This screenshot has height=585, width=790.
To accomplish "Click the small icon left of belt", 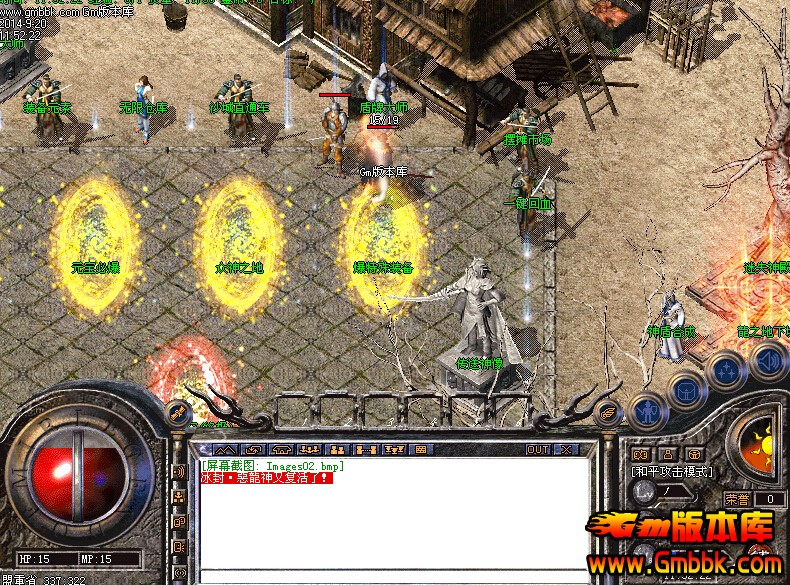I will point(178,410).
